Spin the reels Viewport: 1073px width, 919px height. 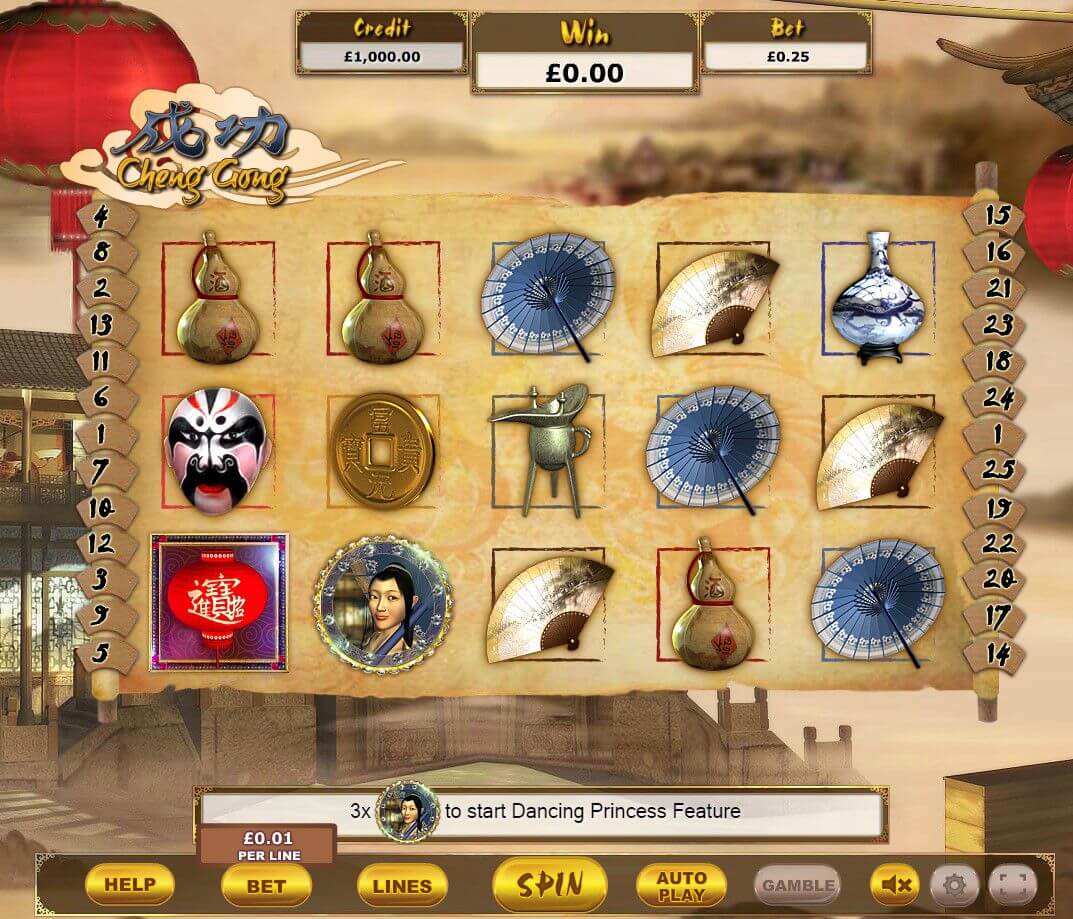coord(549,884)
